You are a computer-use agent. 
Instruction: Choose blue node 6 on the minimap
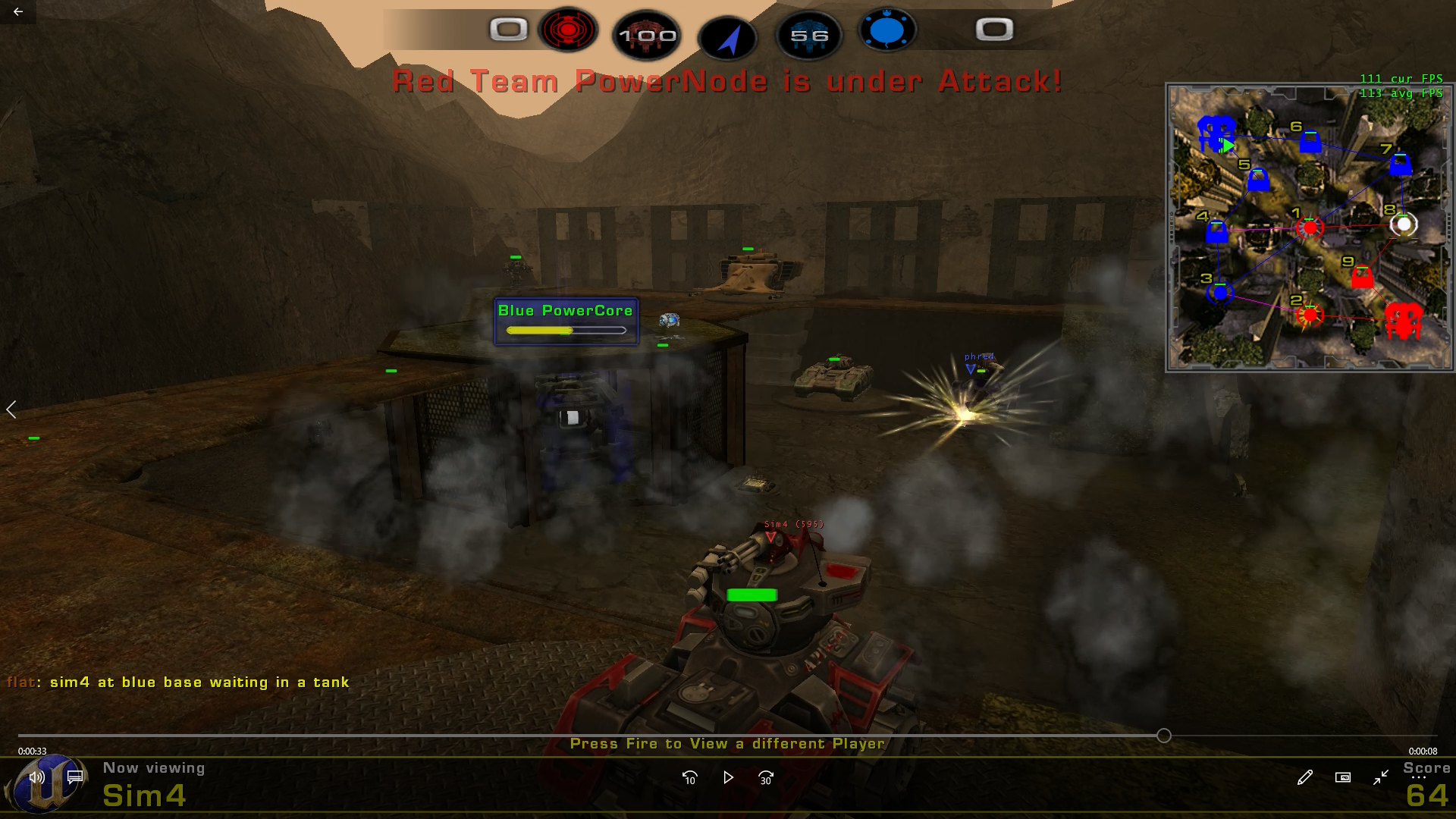(1310, 142)
